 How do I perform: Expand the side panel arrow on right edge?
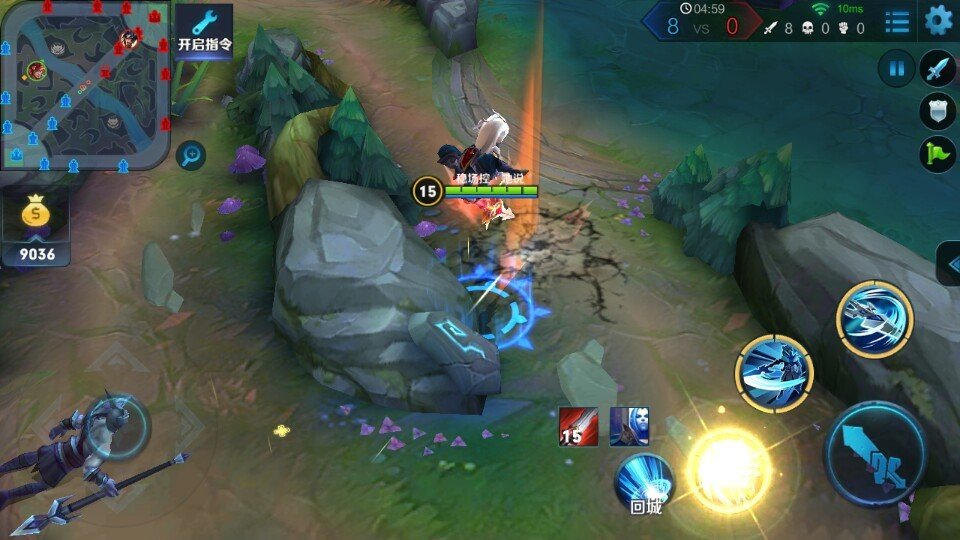pos(948,262)
